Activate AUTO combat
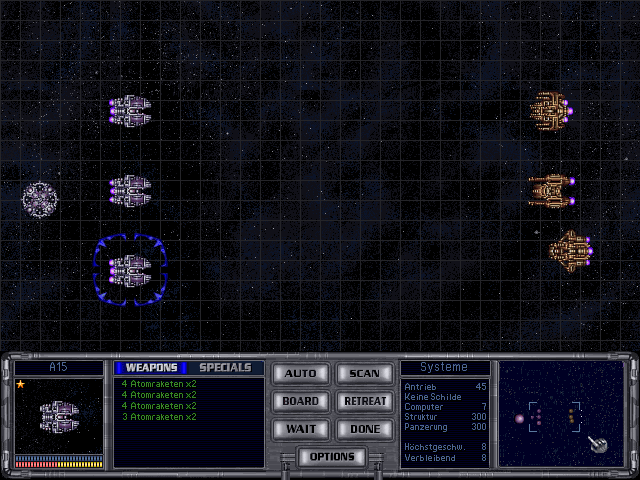The image size is (640, 480). [x=300, y=373]
